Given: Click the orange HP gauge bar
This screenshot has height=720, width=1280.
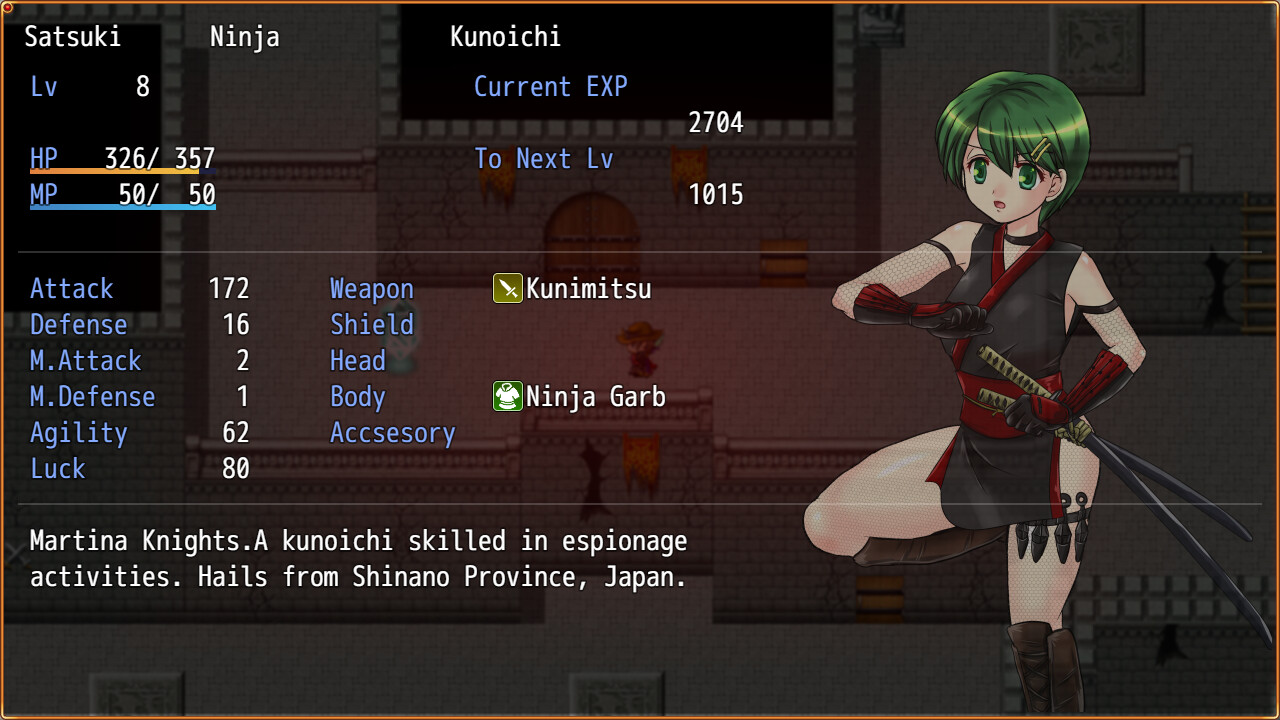Looking at the screenshot, I should point(112,172).
